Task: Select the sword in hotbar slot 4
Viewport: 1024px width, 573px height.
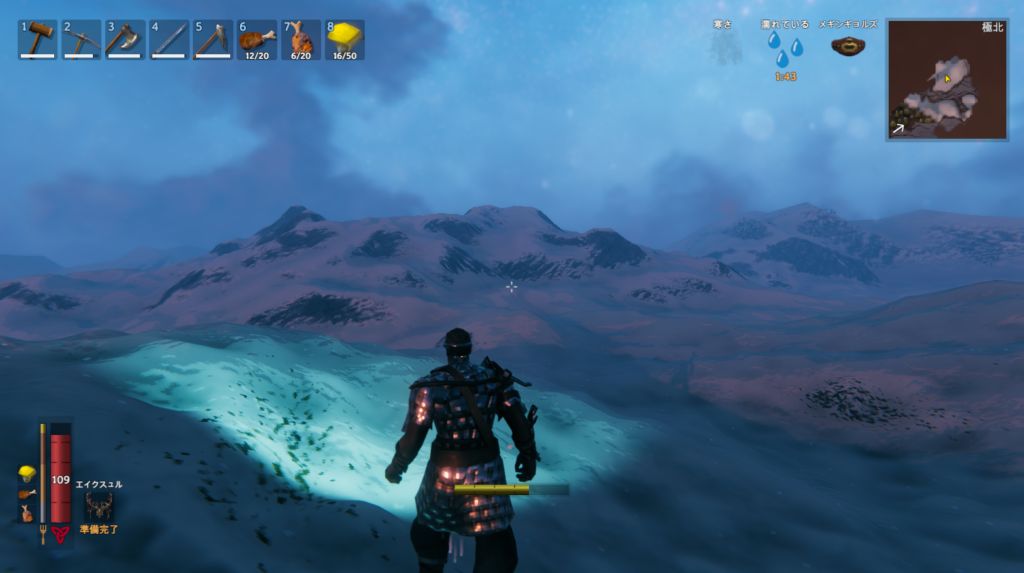Action: pos(170,39)
